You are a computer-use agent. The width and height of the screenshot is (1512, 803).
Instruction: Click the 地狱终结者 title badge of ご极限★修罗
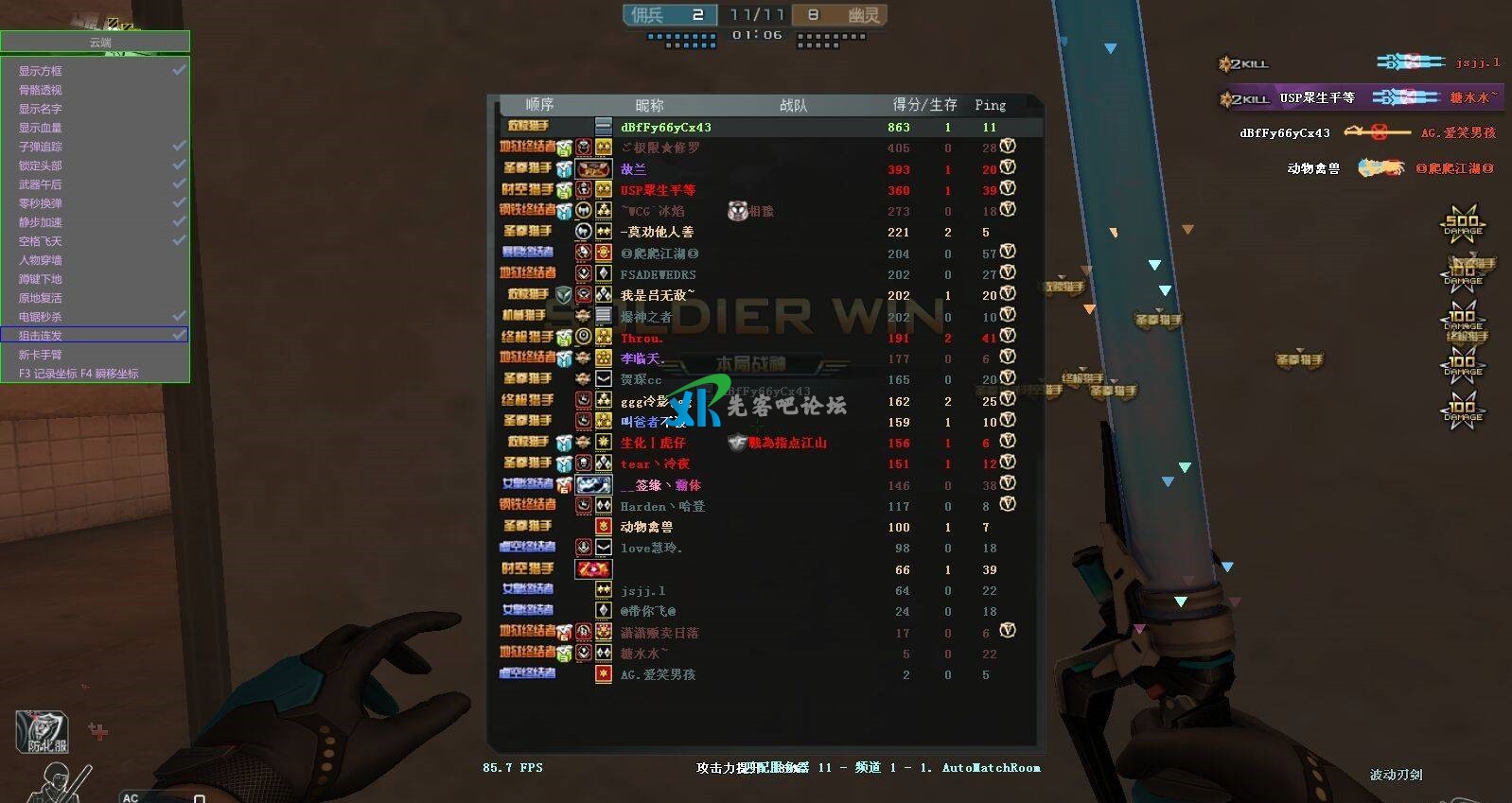point(528,148)
